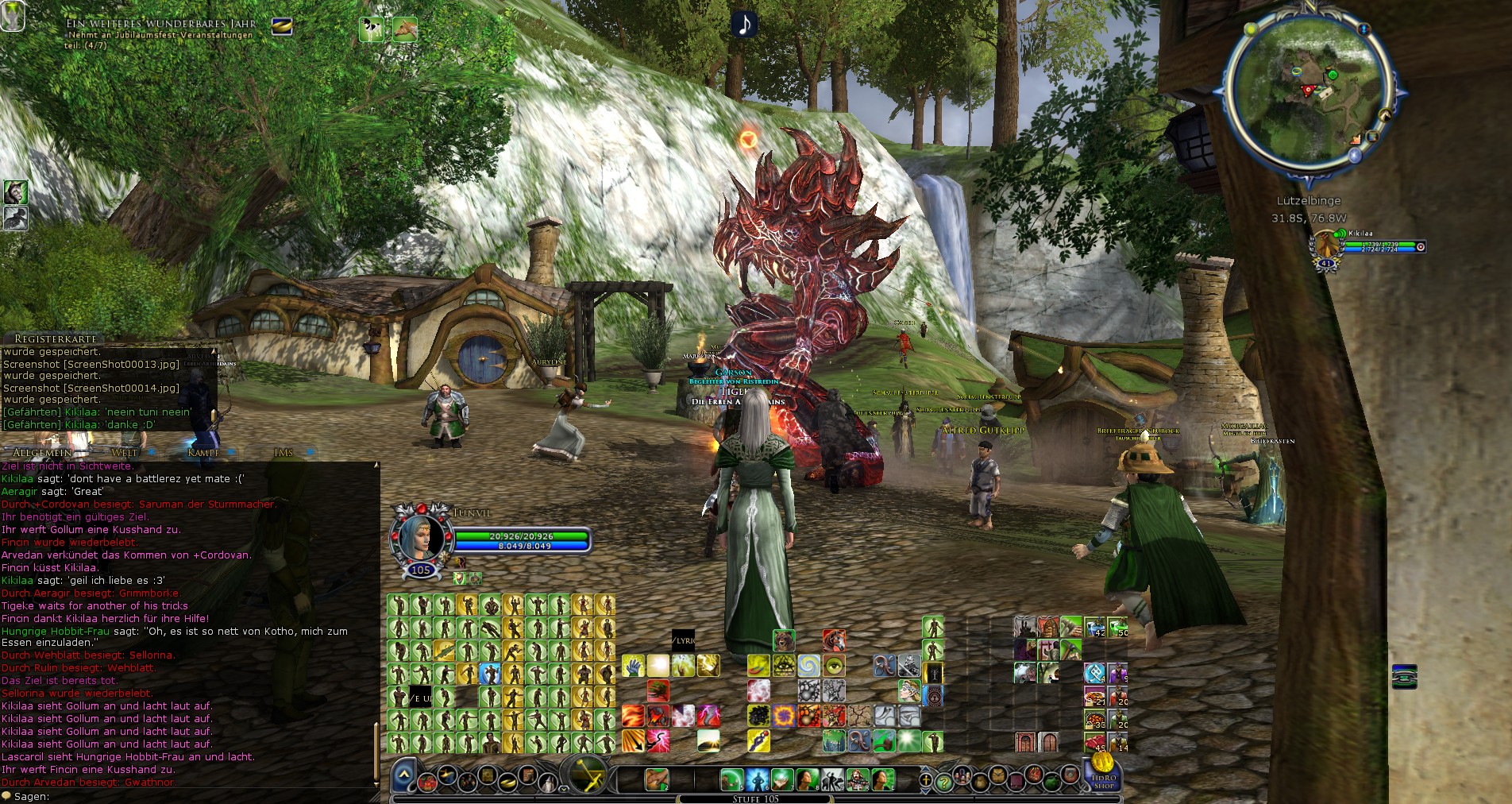The image size is (1512, 804).
Task: Open the yellow question mark help button
Action: [x=943, y=781]
